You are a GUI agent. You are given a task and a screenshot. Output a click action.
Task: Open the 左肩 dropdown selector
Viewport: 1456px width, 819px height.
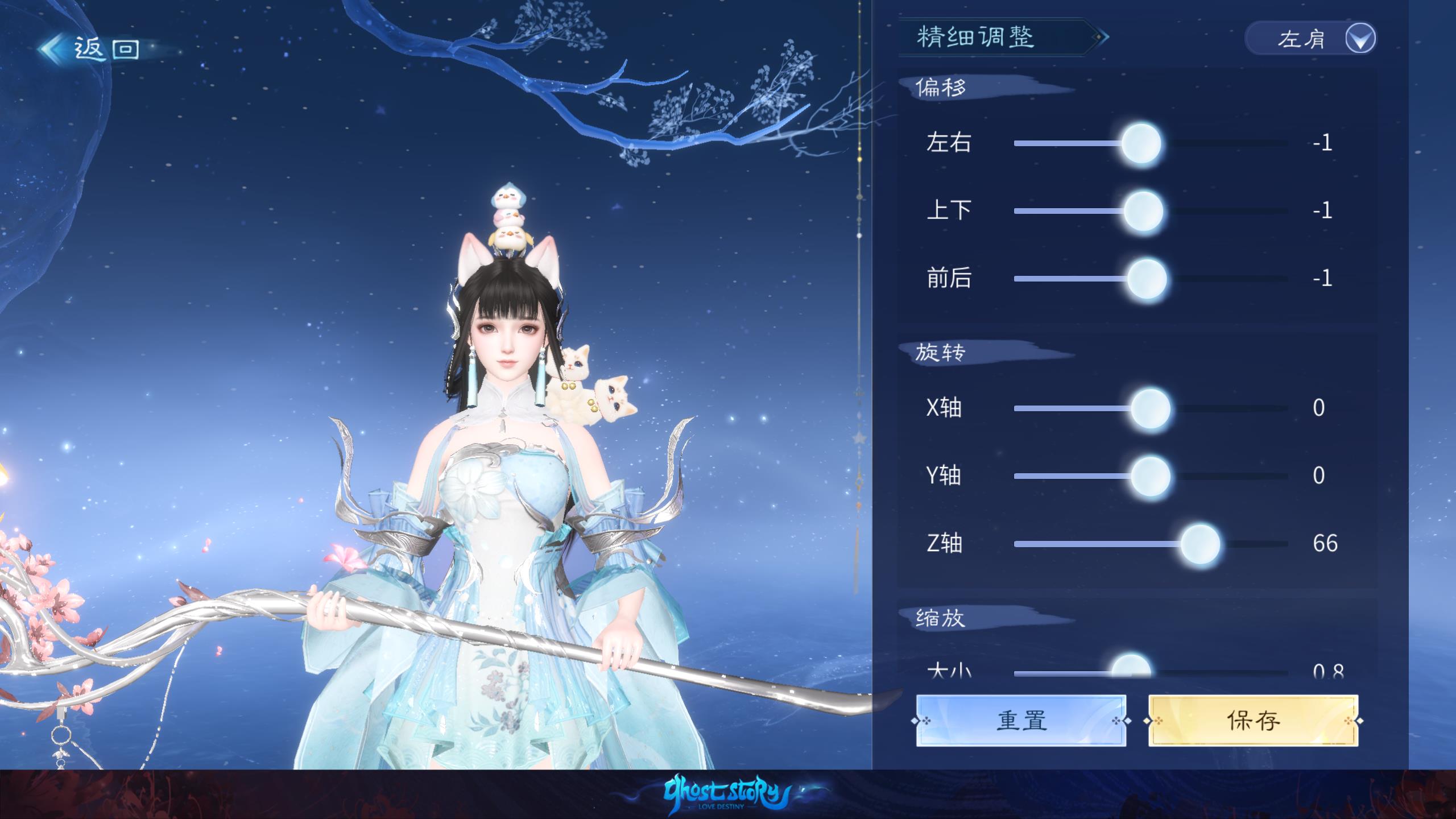(1310, 39)
